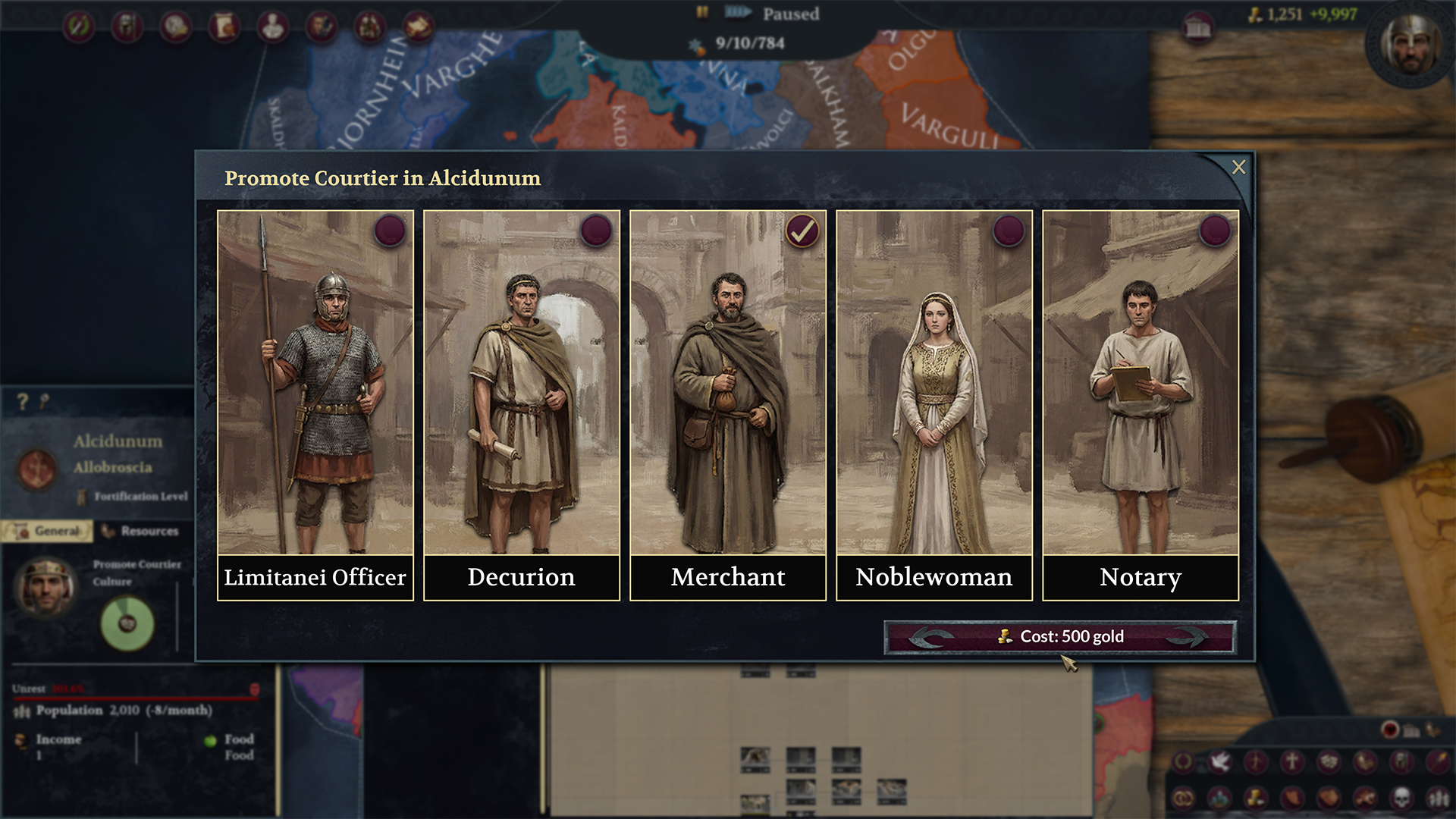
Task: Click the helmeted ruler portrait
Action: point(1410,44)
